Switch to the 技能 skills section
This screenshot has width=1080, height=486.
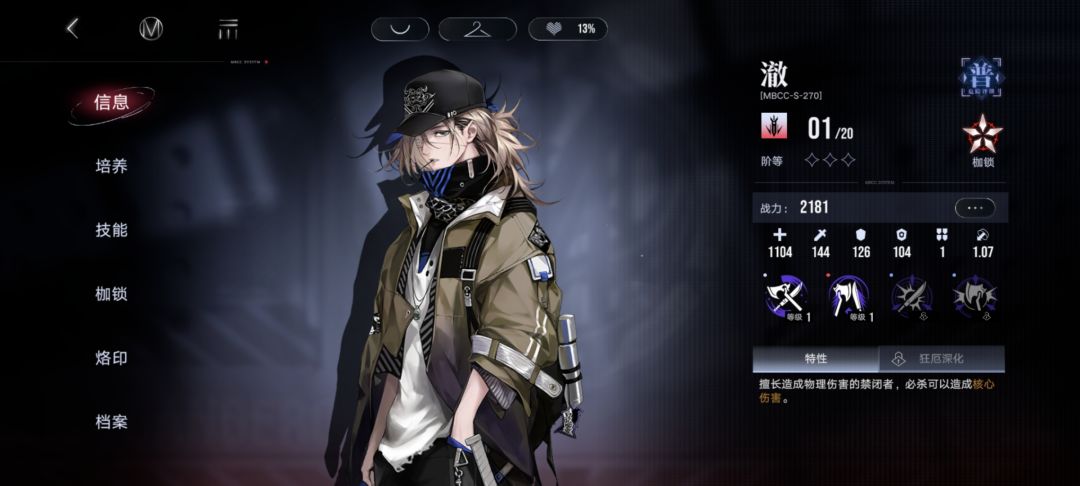pos(111,230)
